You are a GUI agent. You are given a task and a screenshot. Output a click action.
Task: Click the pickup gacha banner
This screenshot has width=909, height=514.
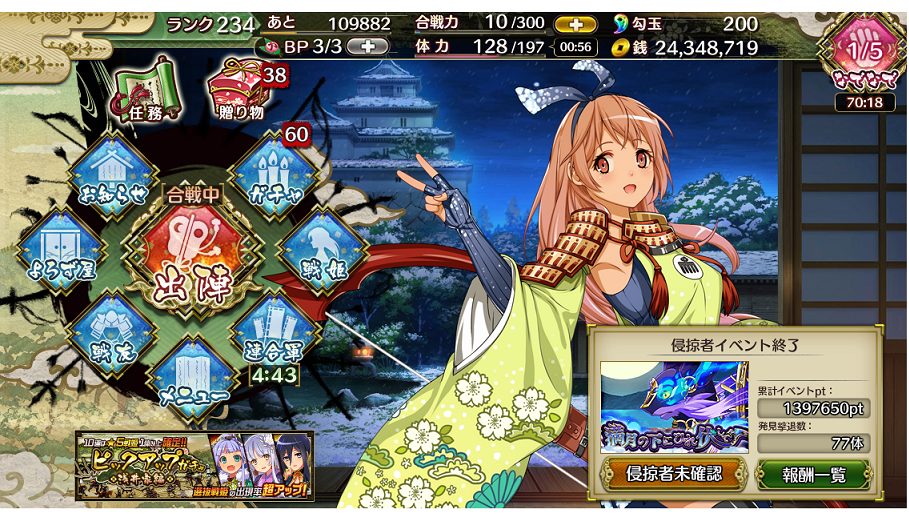195,465
